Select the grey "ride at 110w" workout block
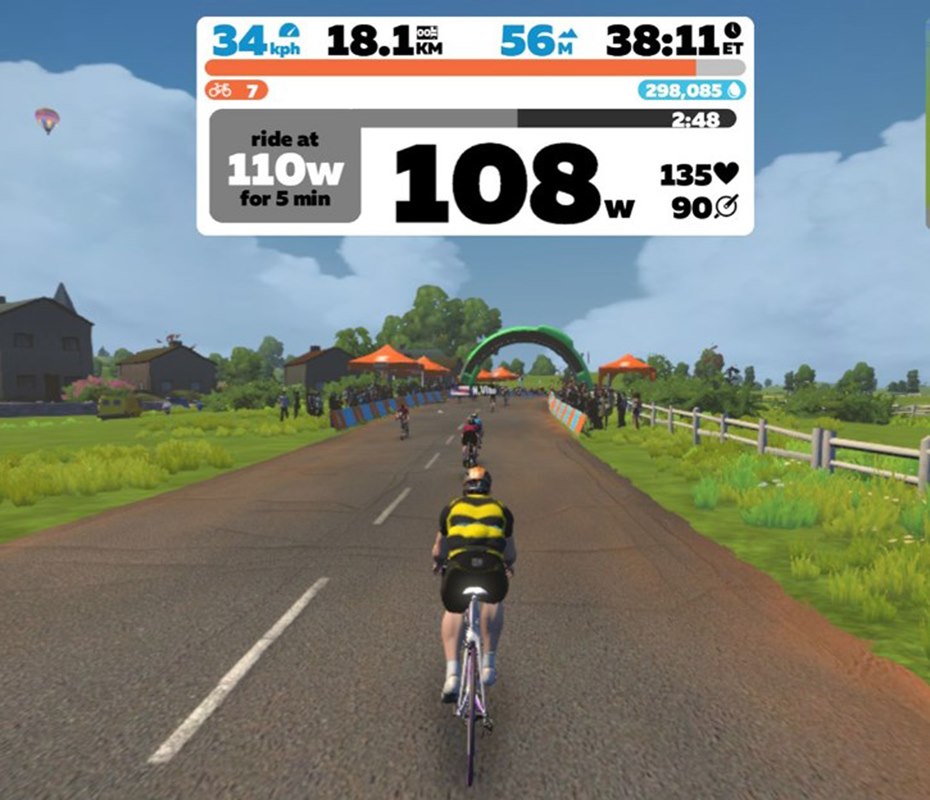 pyautogui.click(x=284, y=168)
